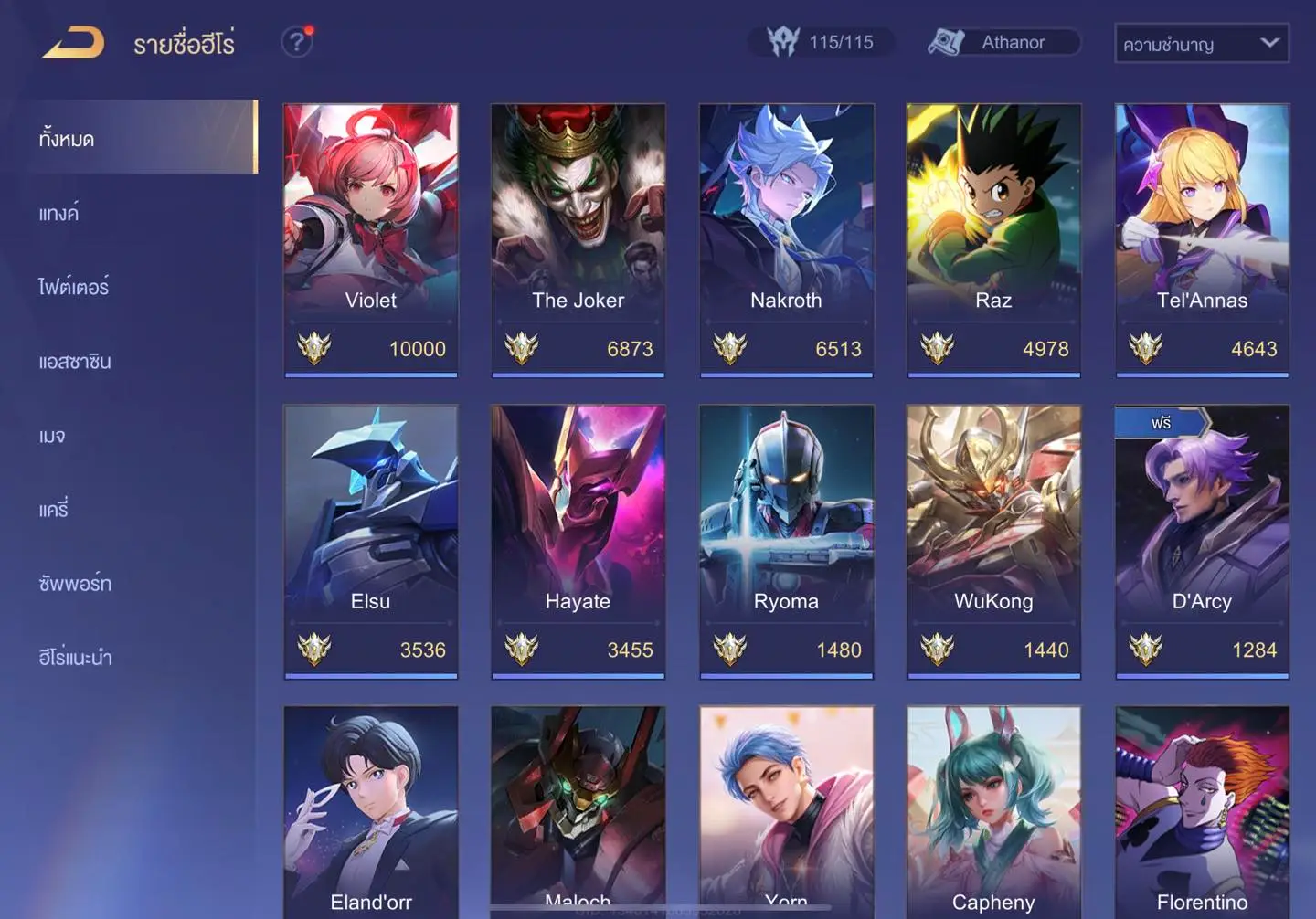Go back using the gold arrow button

(x=73, y=42)
